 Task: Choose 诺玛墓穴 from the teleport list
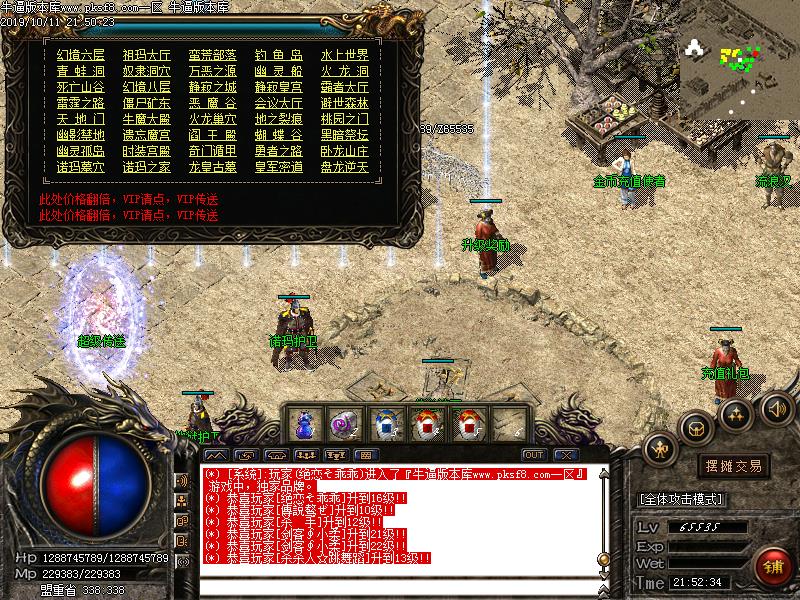point(81,167)
